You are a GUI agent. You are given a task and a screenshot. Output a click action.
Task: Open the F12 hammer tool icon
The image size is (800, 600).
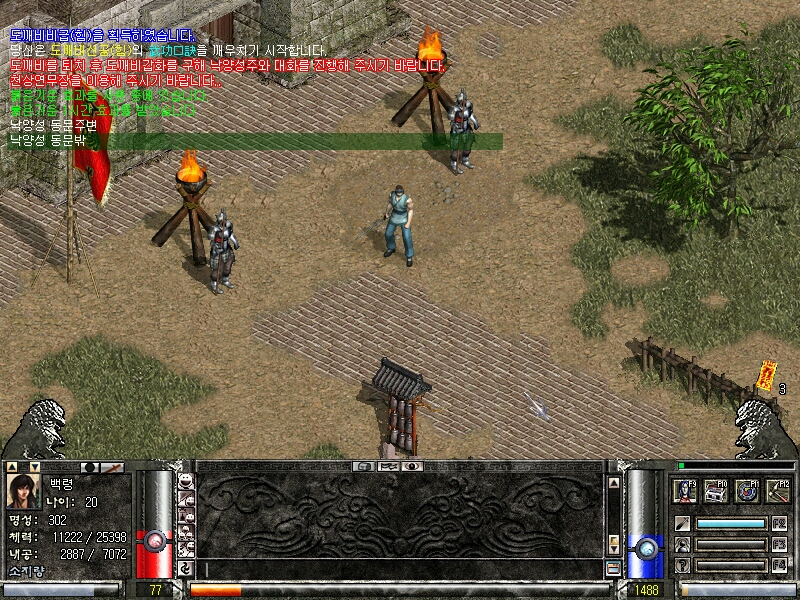click(x=777, y=490)
